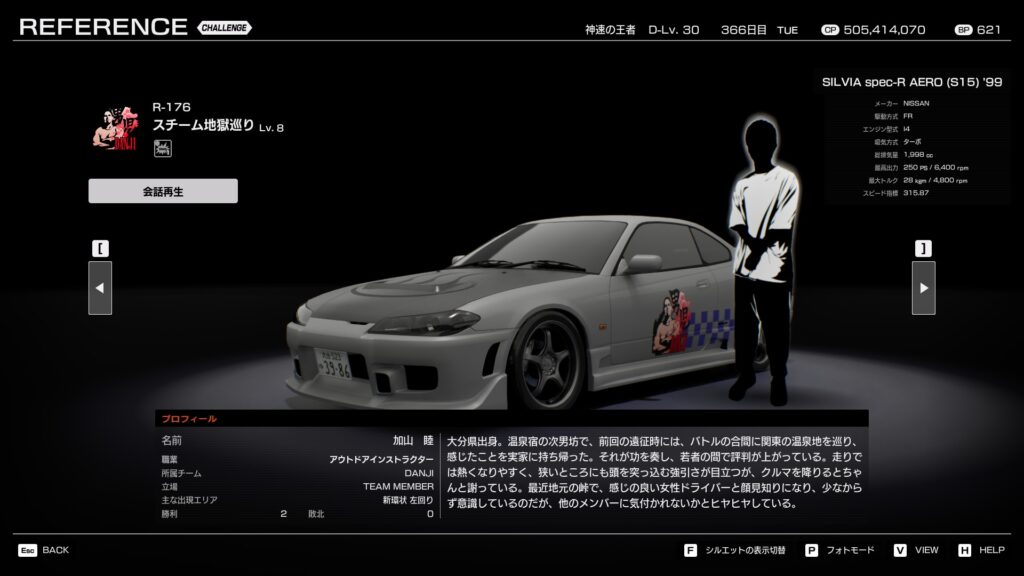
Task: Enter photo mode (フォトモード)
Action: pyautogui.click(x=839, y=550)
